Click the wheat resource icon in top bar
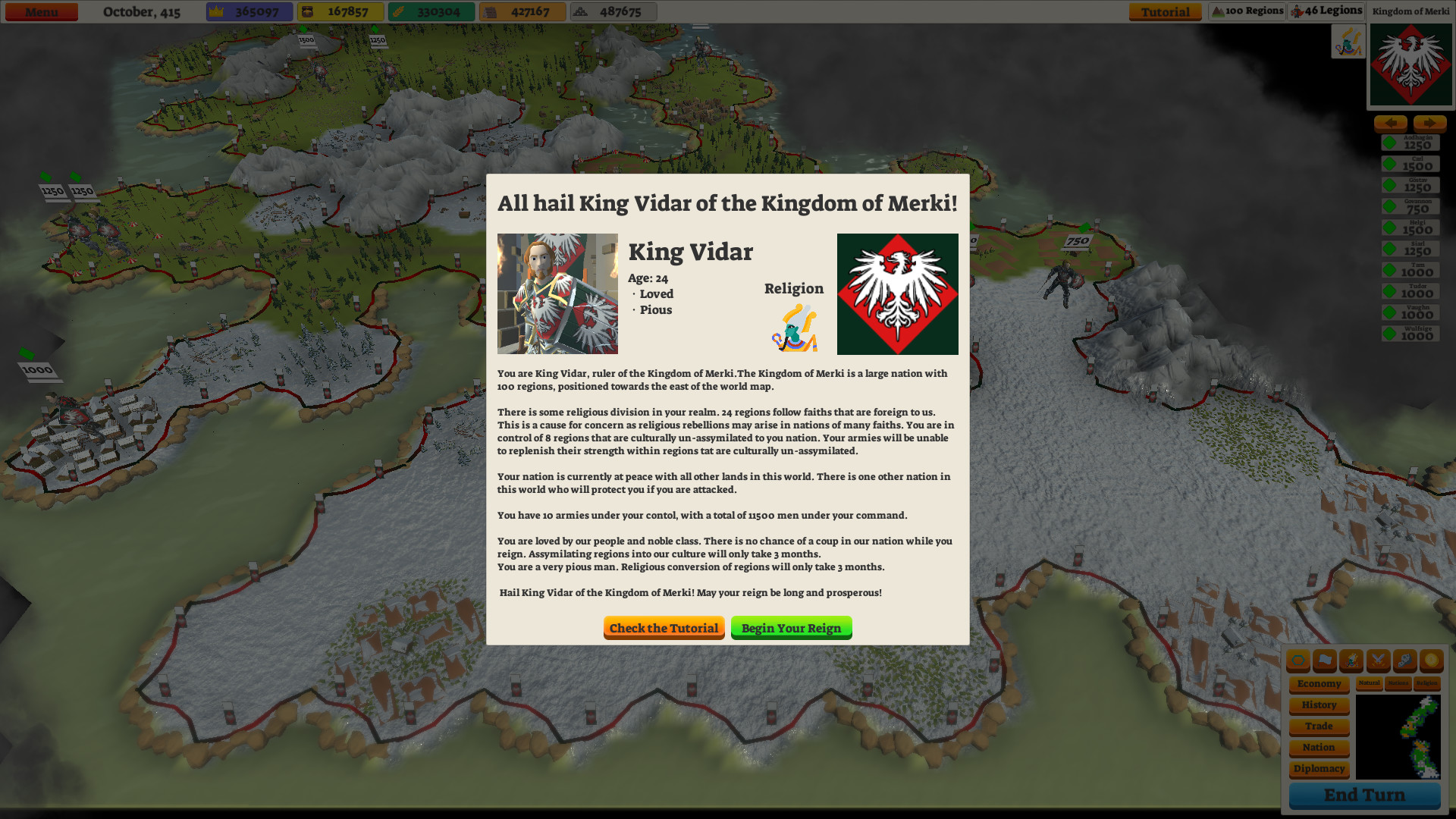This screenshot has width=1456, height=819. [399, 11]
